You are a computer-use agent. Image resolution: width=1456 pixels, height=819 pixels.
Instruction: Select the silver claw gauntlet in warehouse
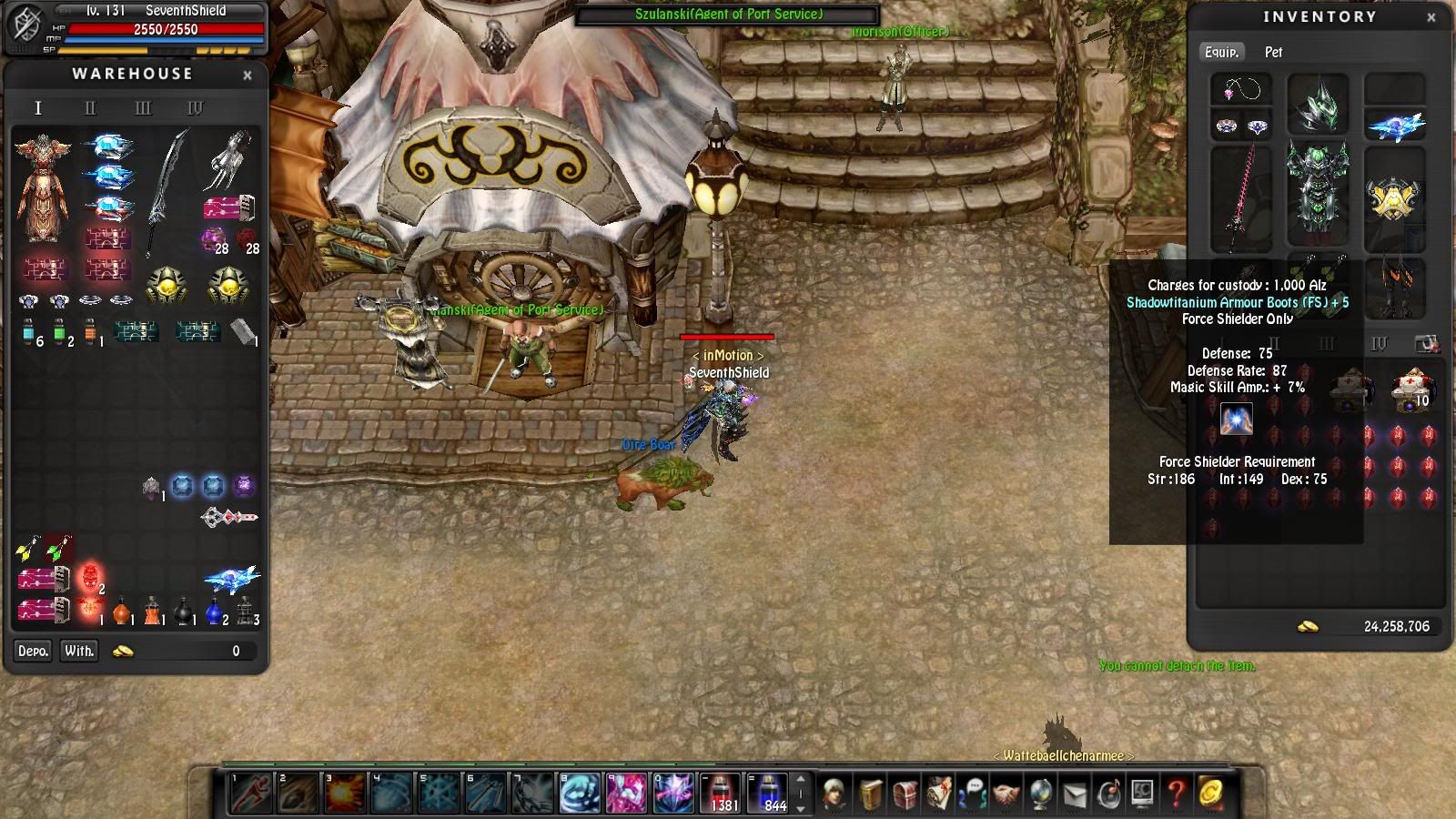(227, 157)
